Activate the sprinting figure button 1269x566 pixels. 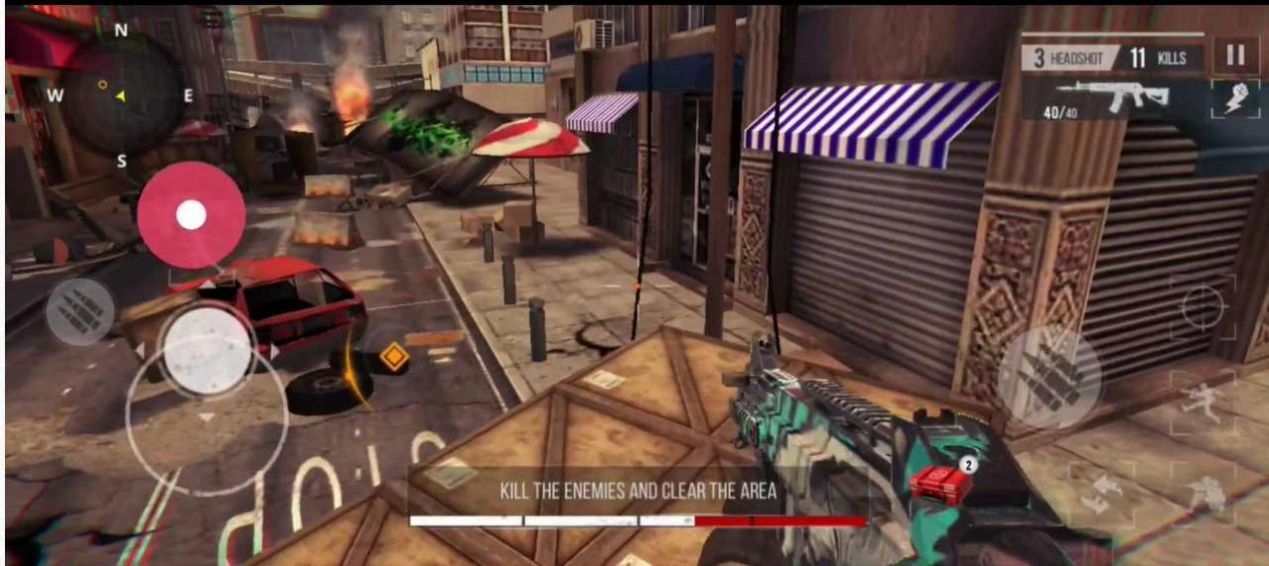[1200, 399]
